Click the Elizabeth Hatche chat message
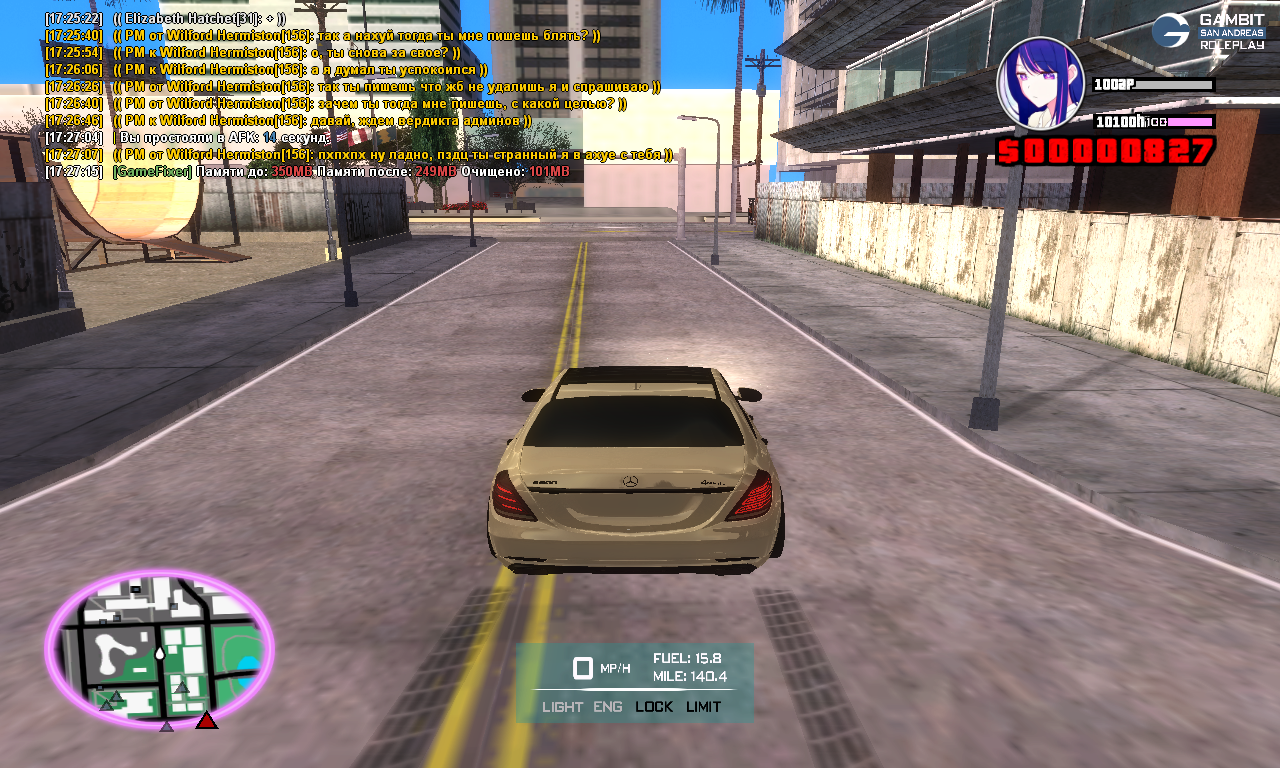Viewport: 1280px width, 768px height. pos(200,19)
